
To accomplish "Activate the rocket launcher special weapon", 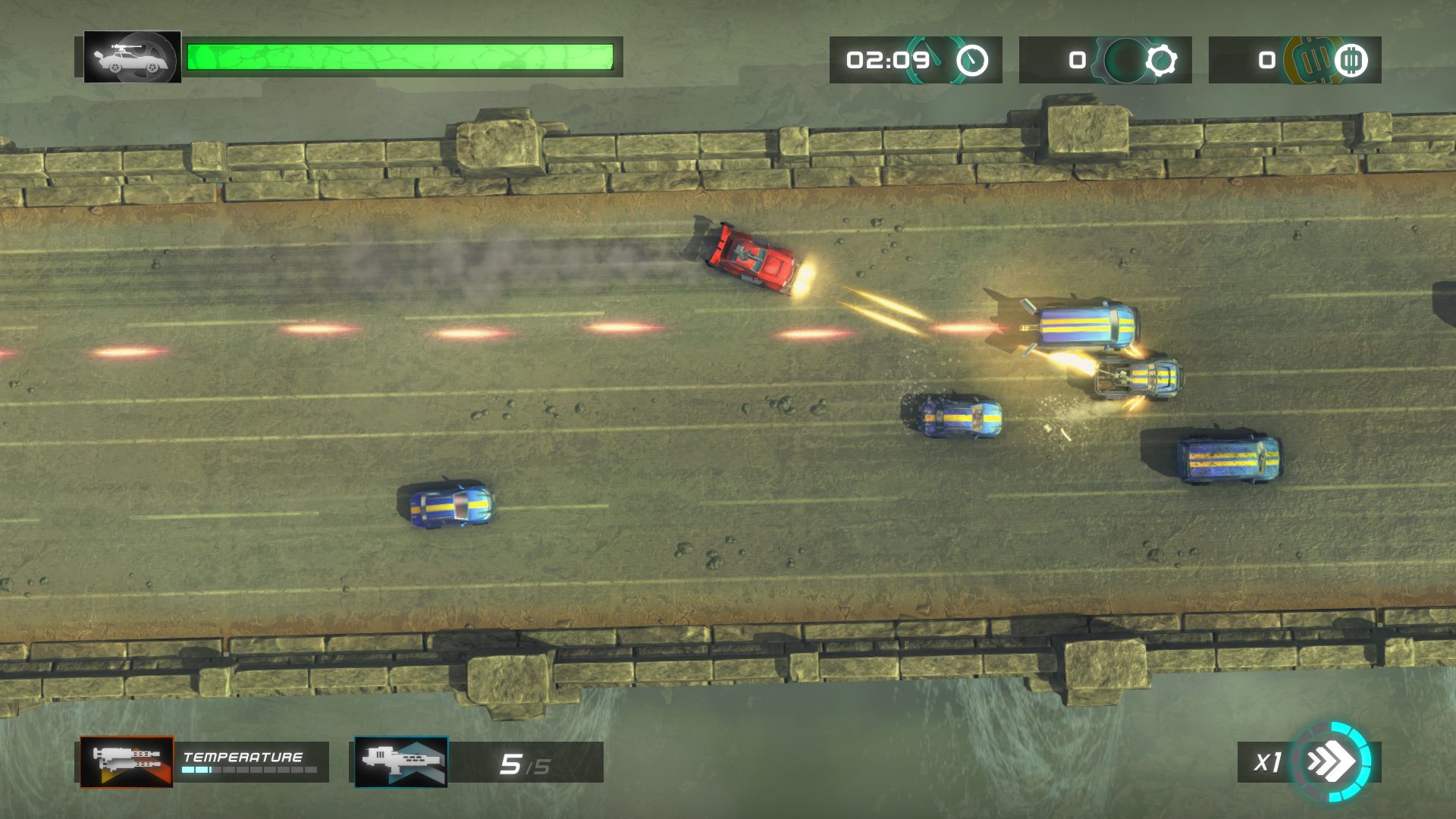I will [x=401, y=761].
